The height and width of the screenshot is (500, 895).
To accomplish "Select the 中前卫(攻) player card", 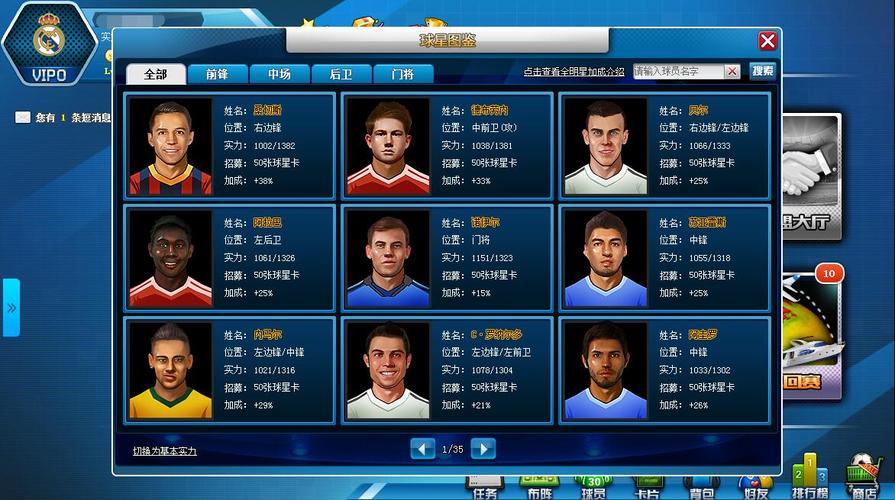I will pos(446,145).
